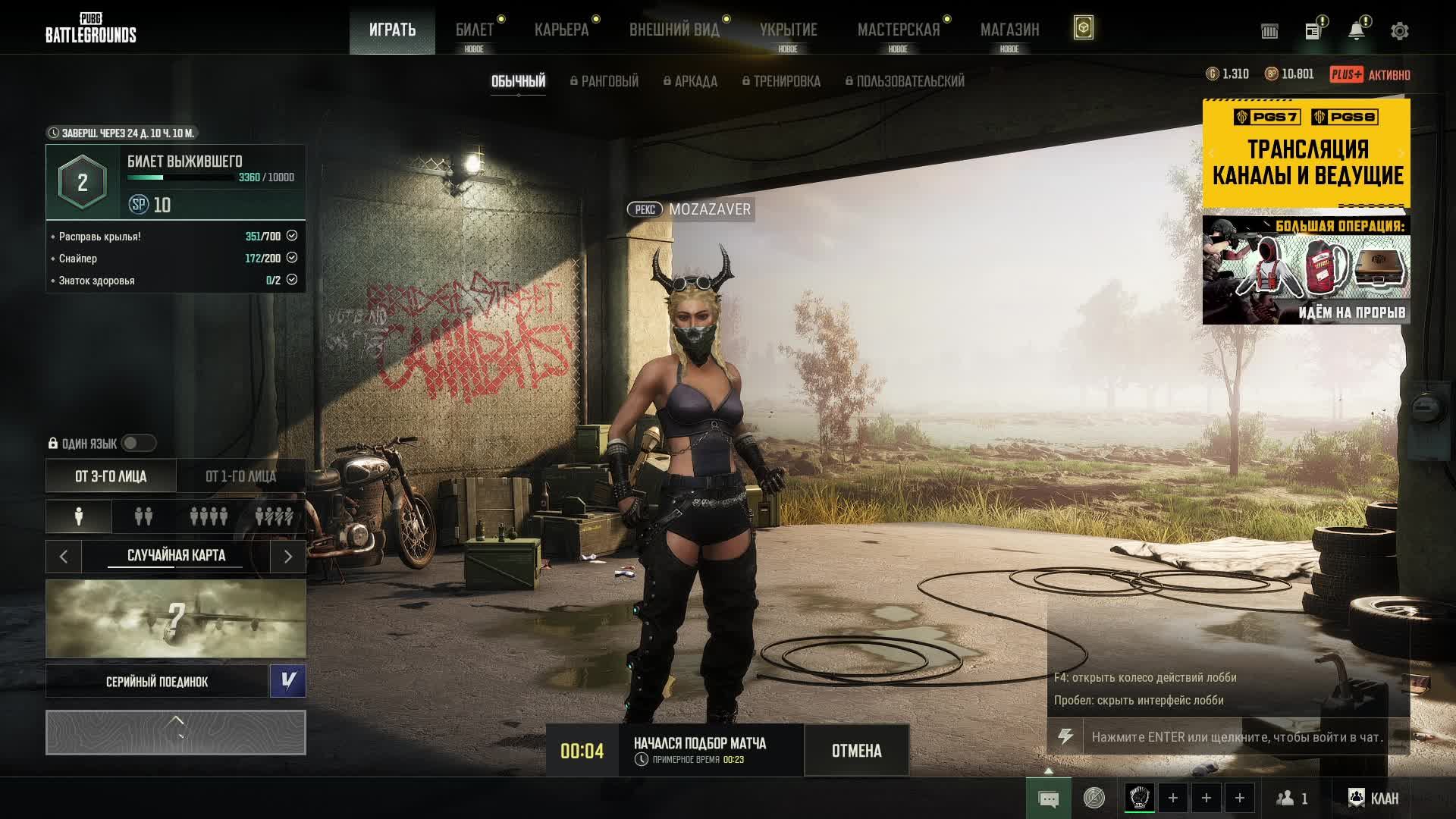Open settings via the gear icon
The height and width of the screenshot is (819, 1456).
coord(1399,31)
